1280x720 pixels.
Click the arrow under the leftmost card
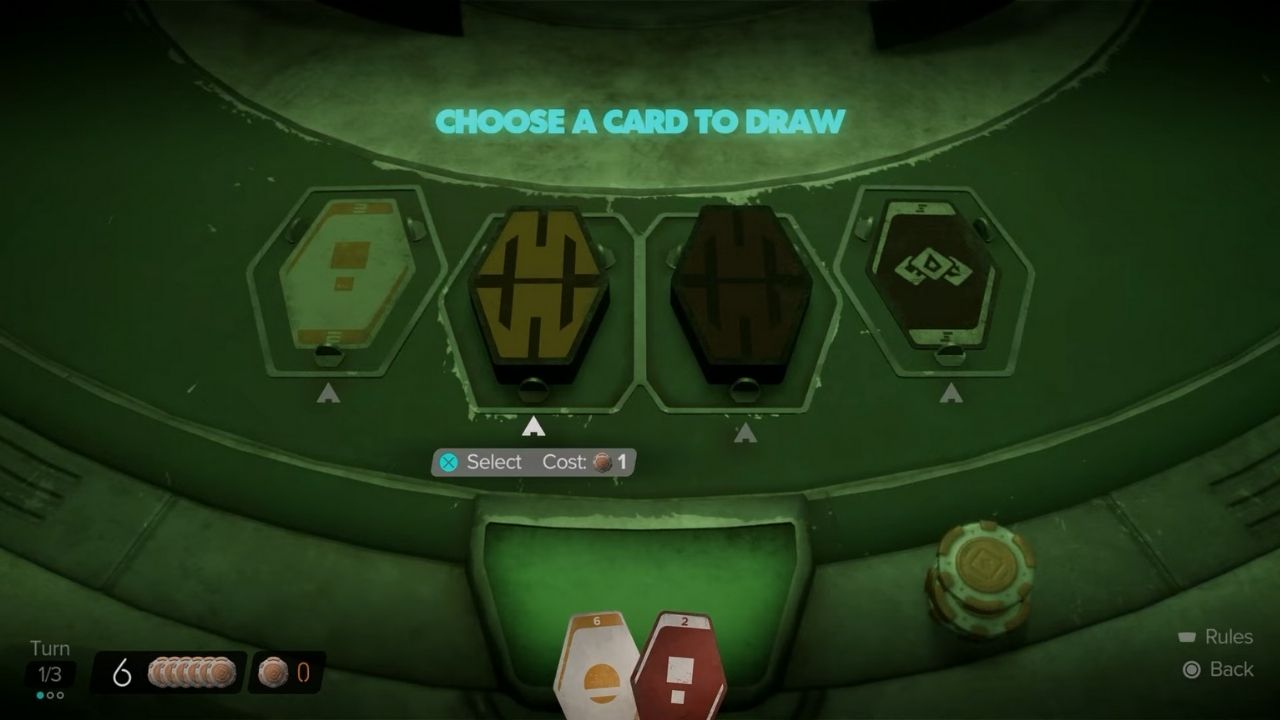[x=329, y=395]
